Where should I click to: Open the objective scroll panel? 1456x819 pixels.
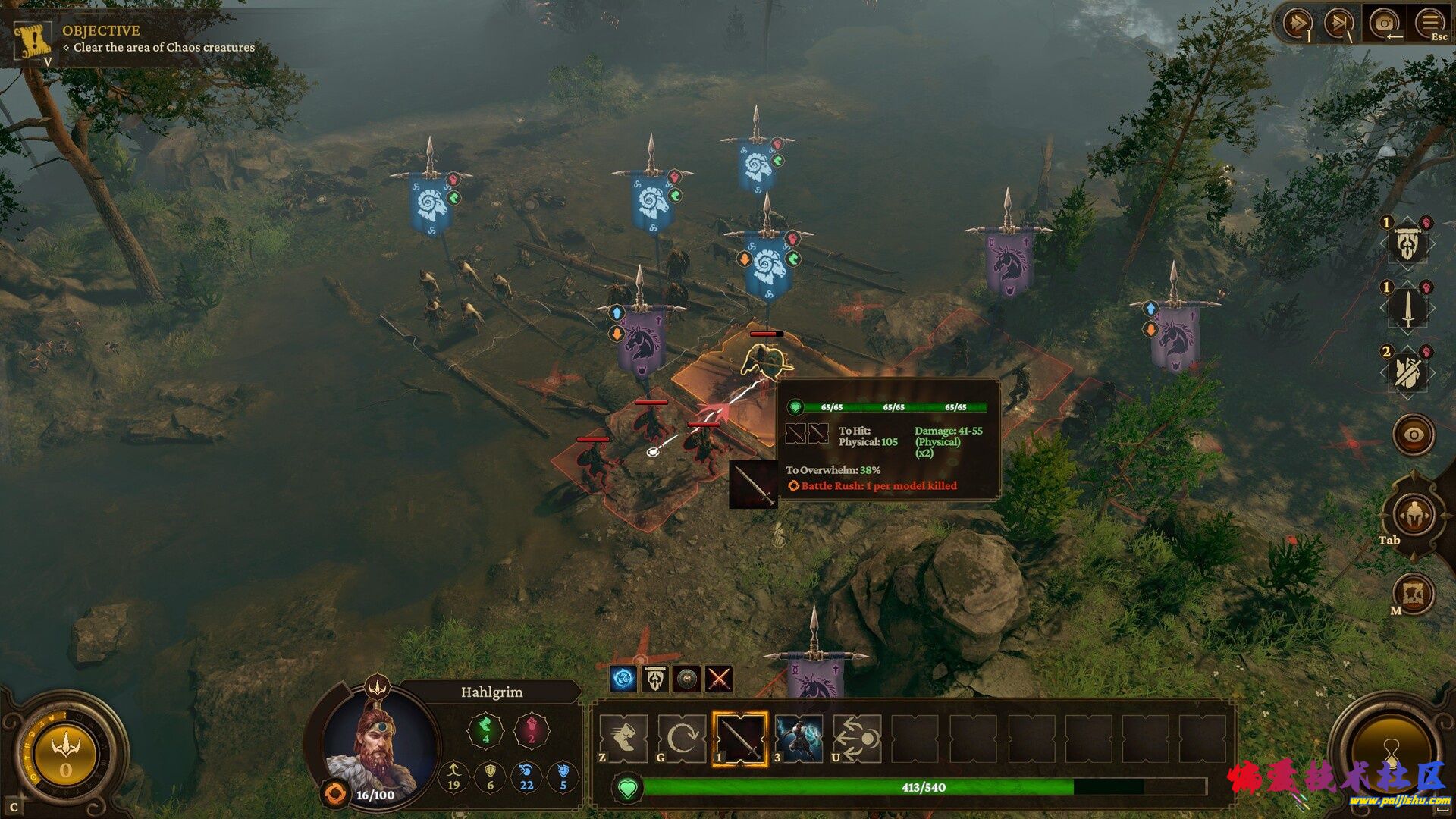(33, 41)
